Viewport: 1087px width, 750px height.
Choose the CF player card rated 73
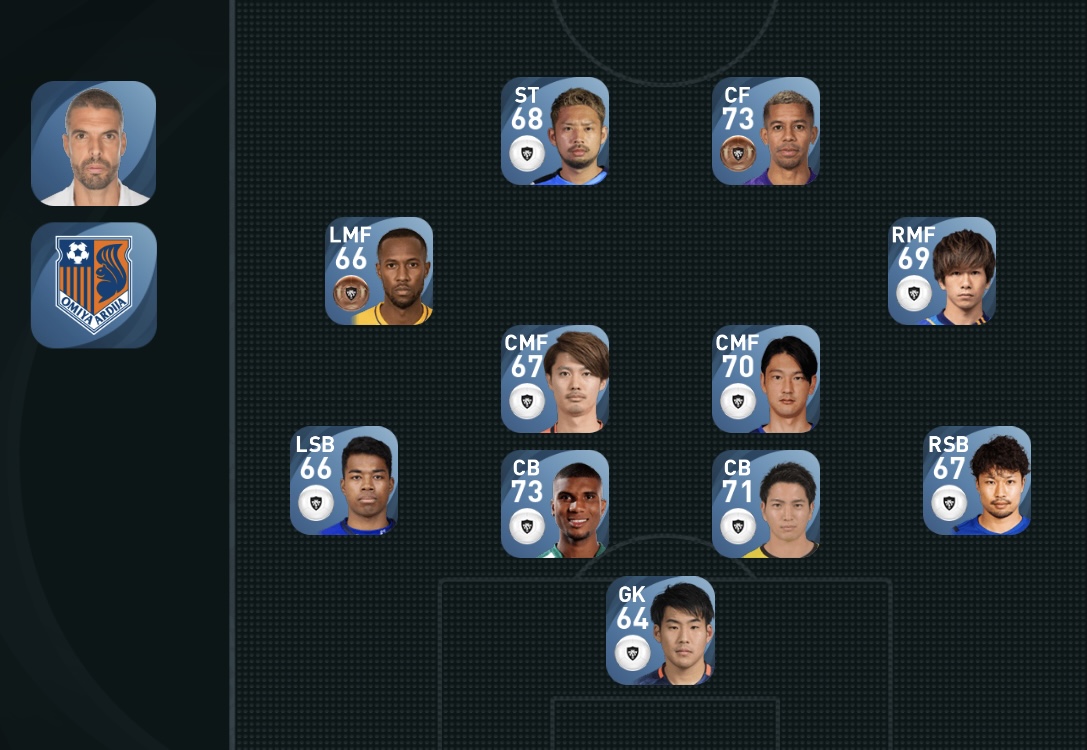click(x=766, y=131)
